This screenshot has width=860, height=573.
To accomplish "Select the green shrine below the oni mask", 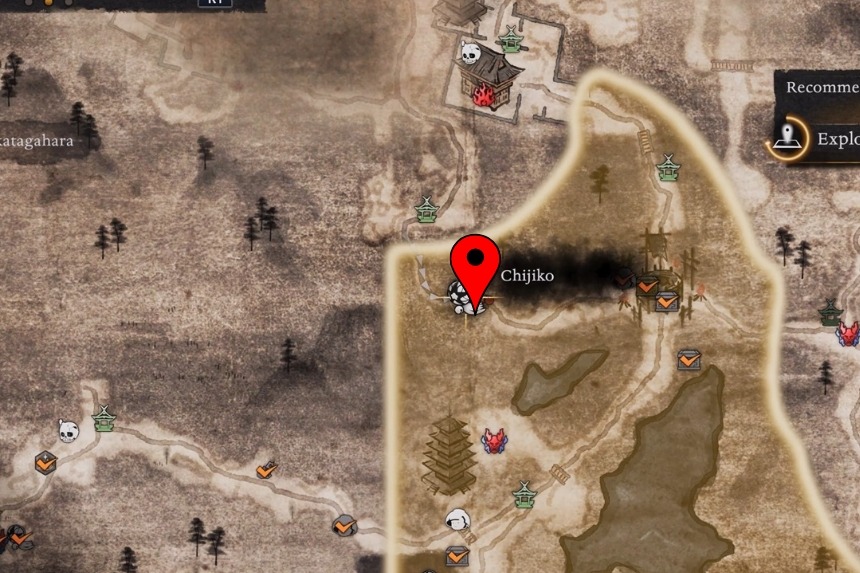I will tap(523, 494).
